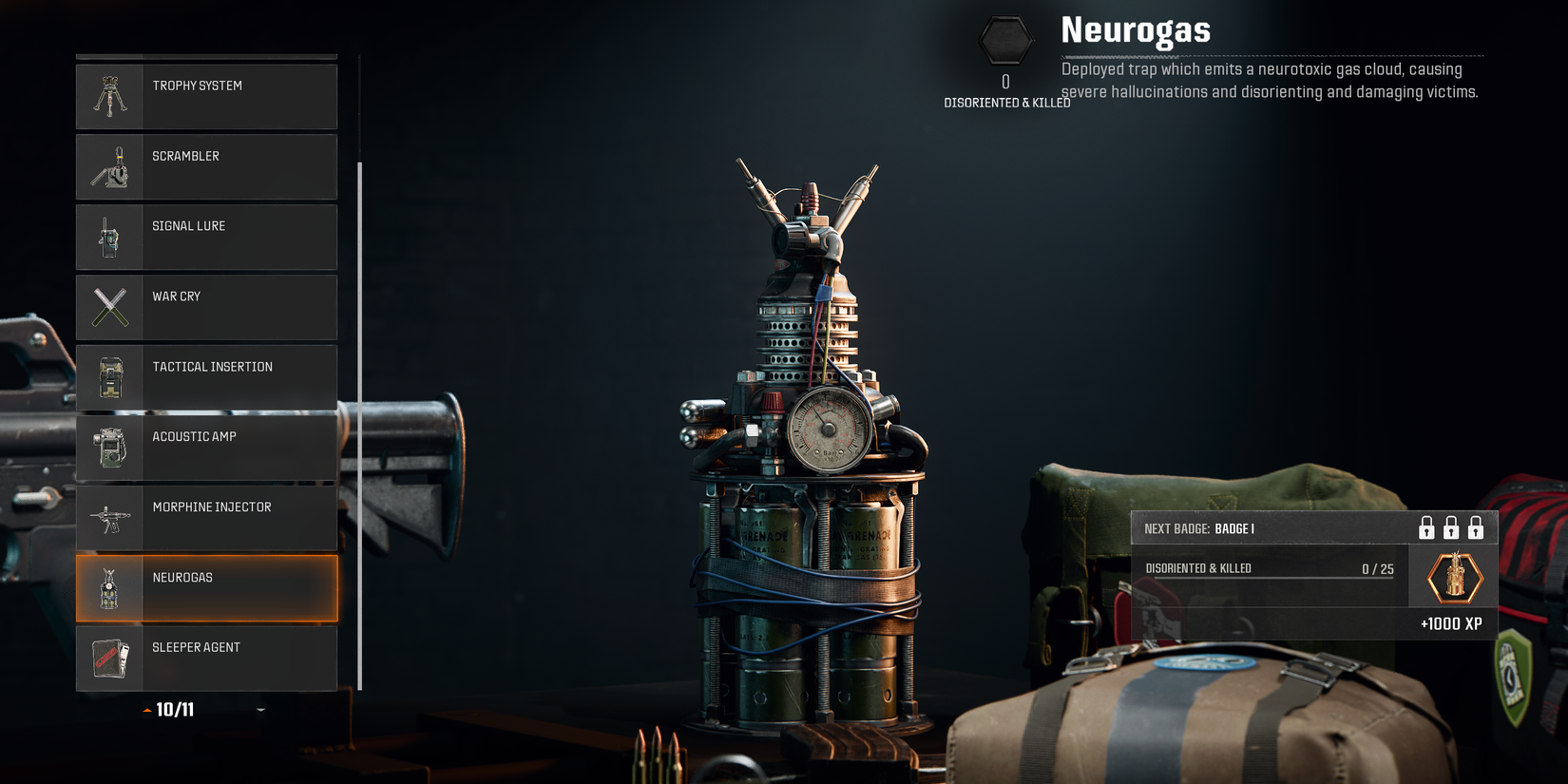This screenshot has width=1568, height=784.
Task: Click the Disoriented & Killed 0/25 progress bar
Action: tap(1269, 568)
